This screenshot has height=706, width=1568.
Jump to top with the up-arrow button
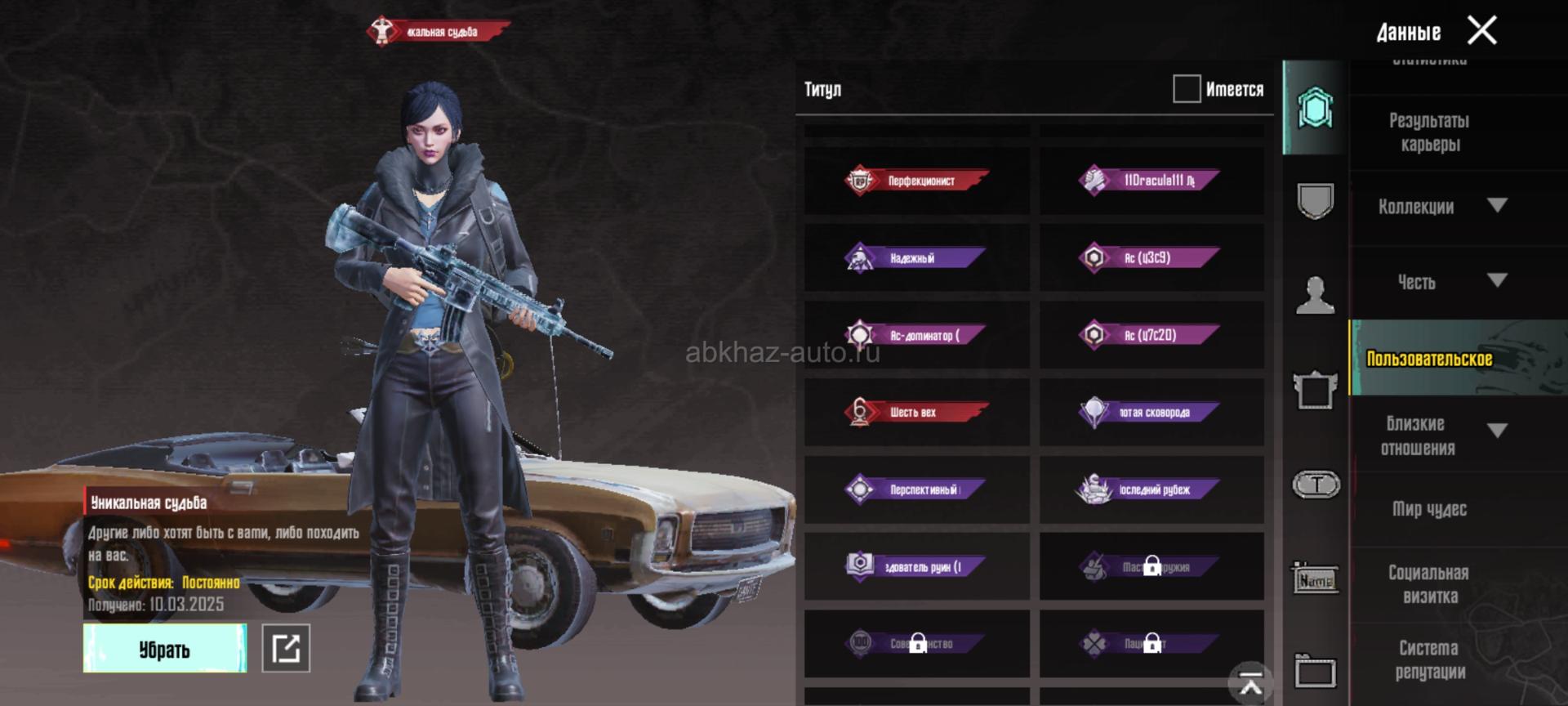[x=1250, y=681]
